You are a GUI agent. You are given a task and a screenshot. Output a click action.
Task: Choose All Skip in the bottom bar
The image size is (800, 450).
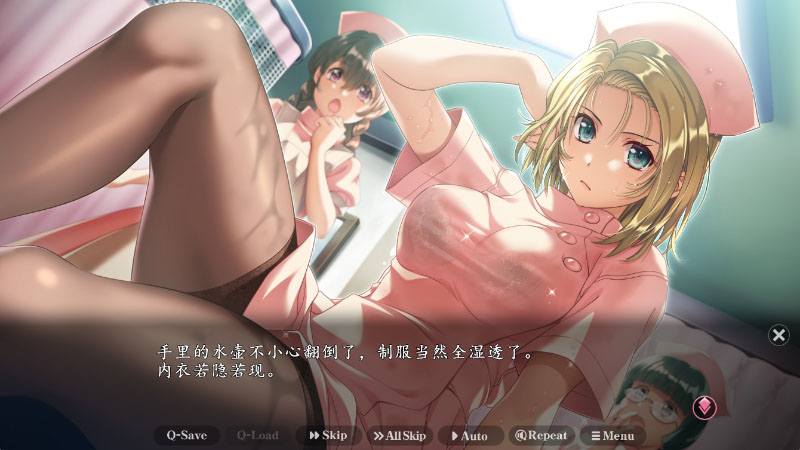point(399,435)
